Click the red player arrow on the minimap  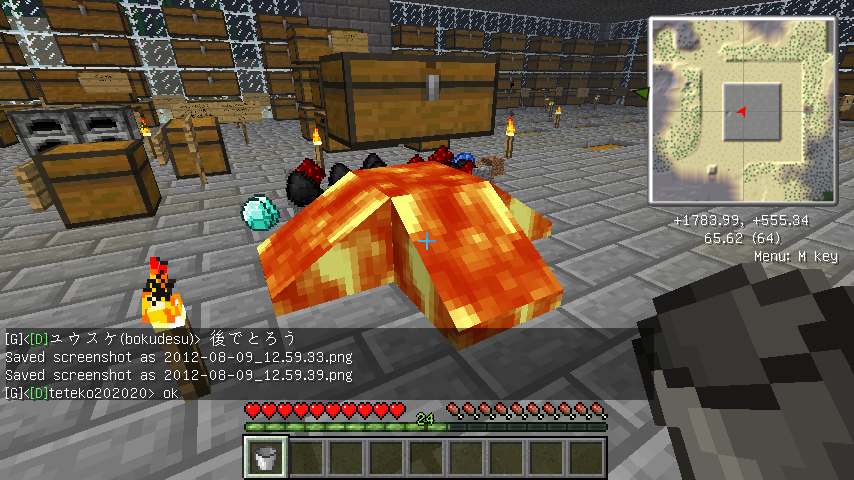[740, 112]
